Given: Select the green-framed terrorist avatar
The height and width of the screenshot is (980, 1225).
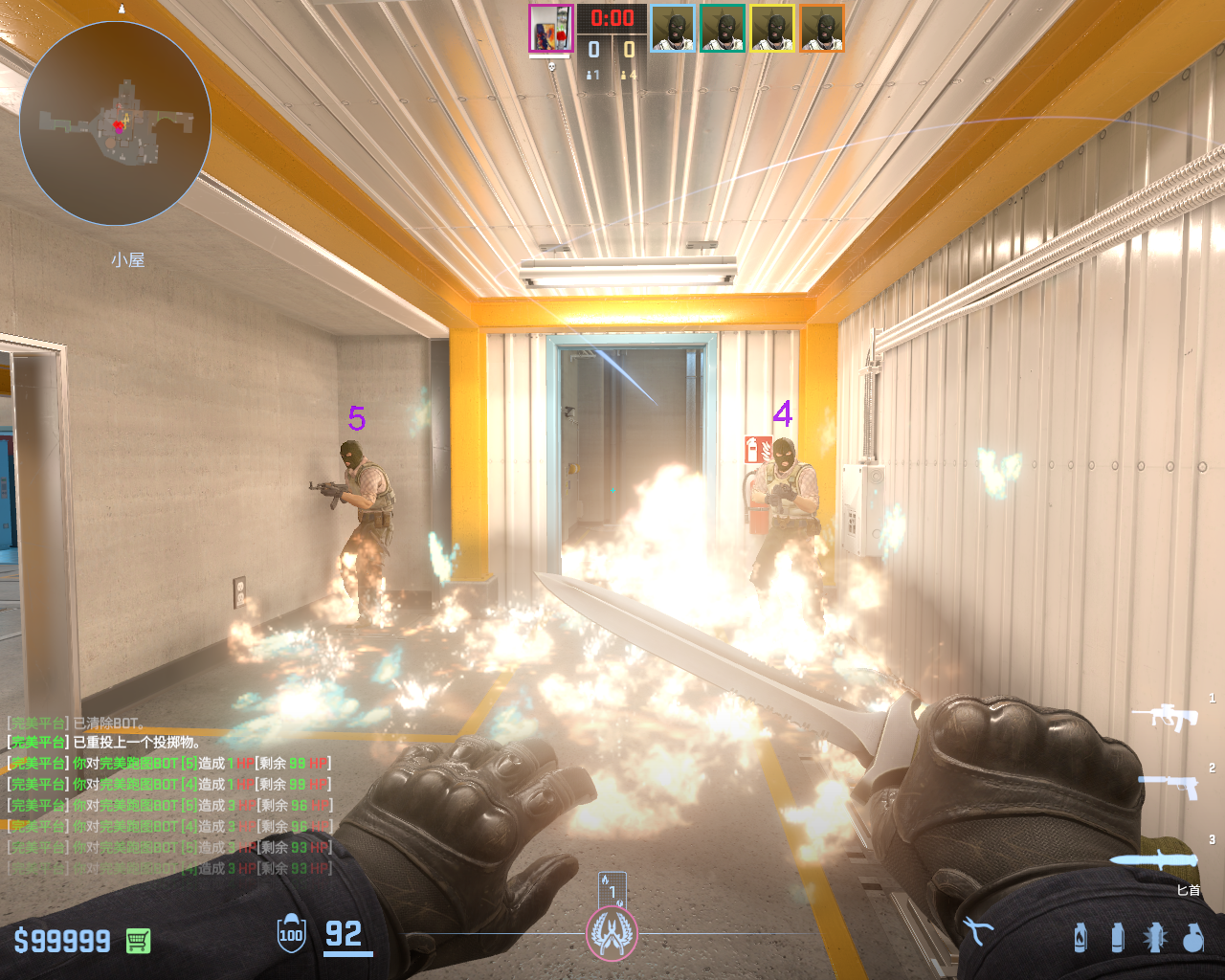Looking at the screenshot, I should [x=723, y=29].
